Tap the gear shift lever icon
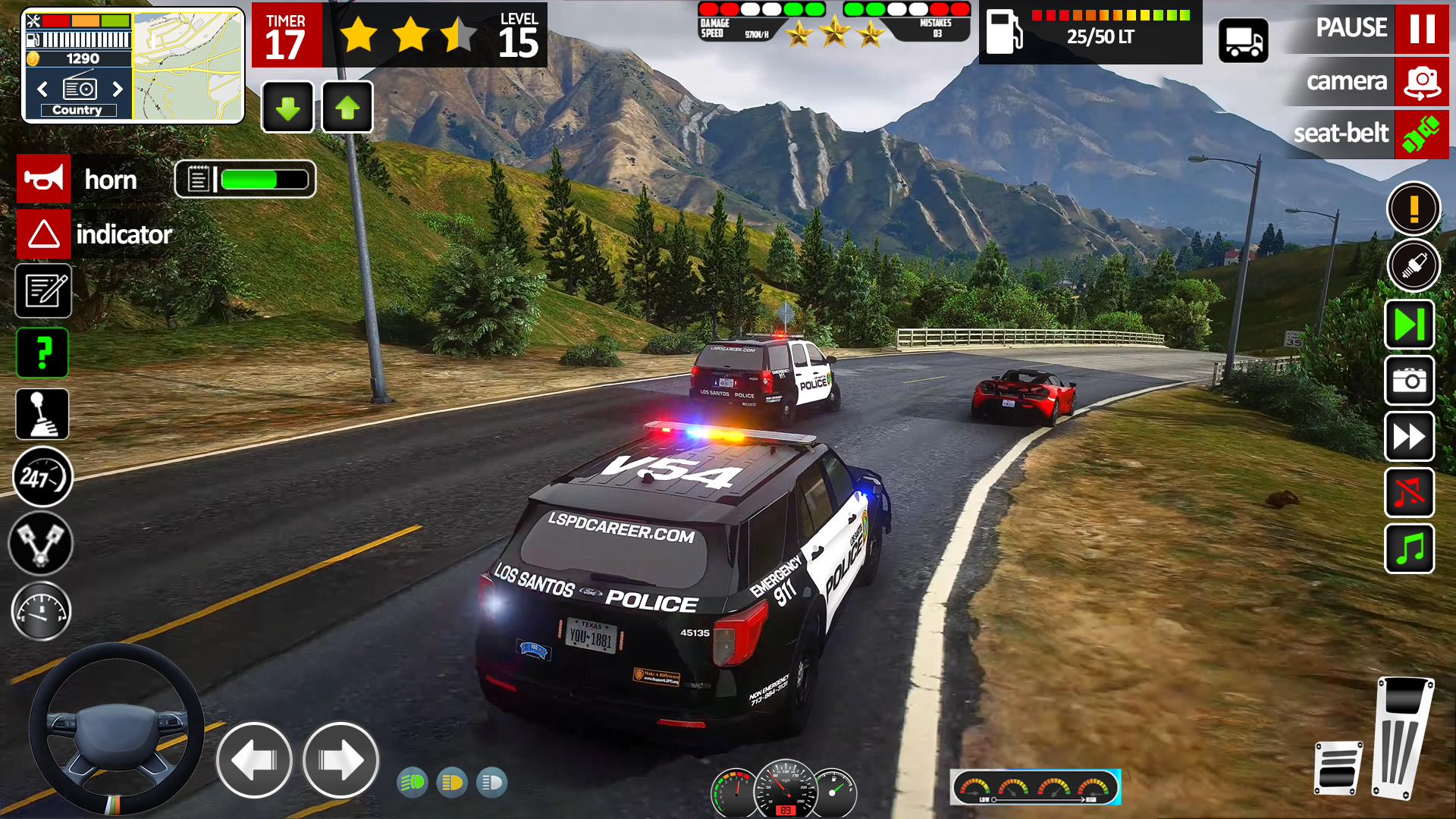 pos(42,414)
